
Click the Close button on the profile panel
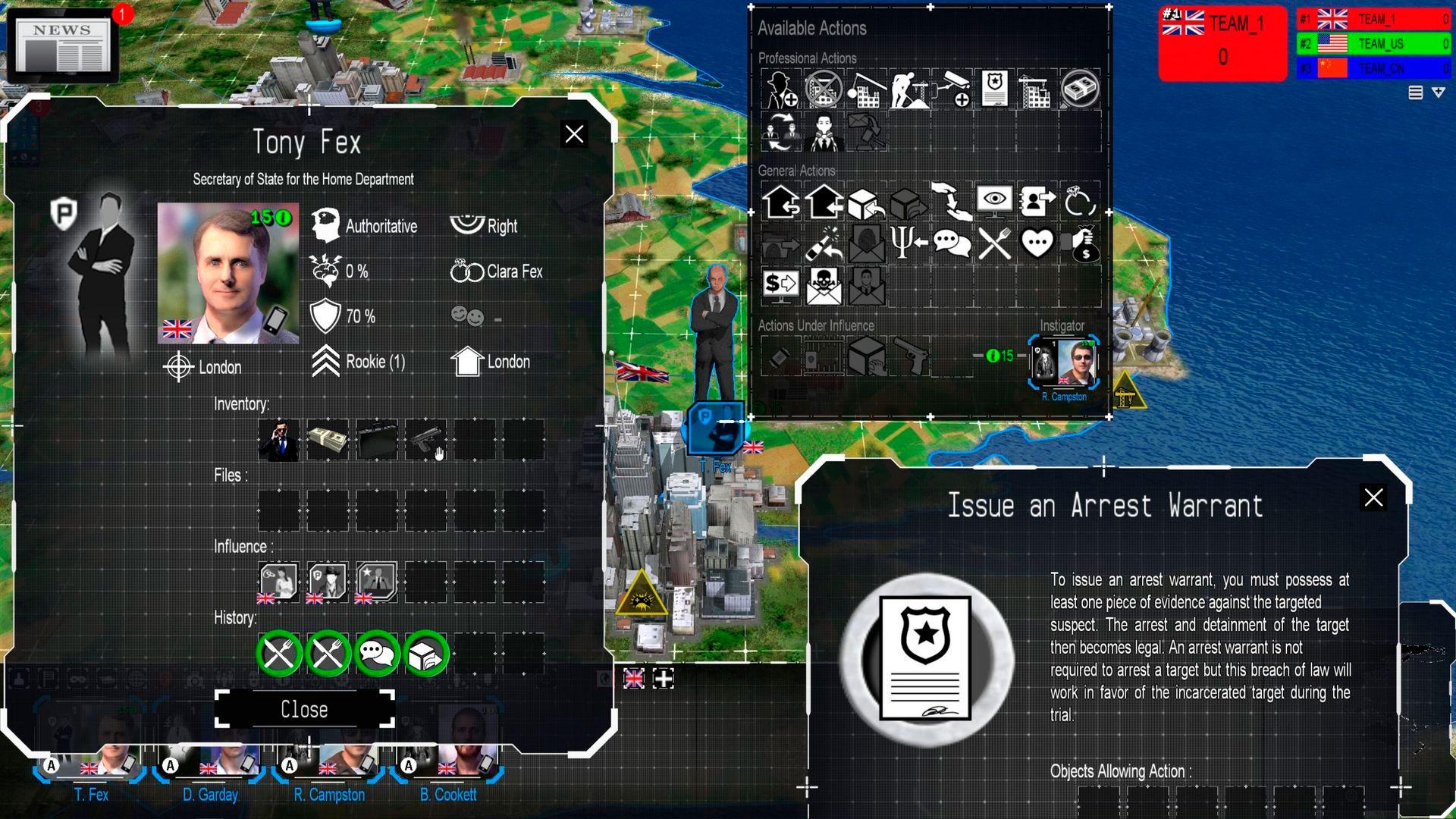point(305,710)
